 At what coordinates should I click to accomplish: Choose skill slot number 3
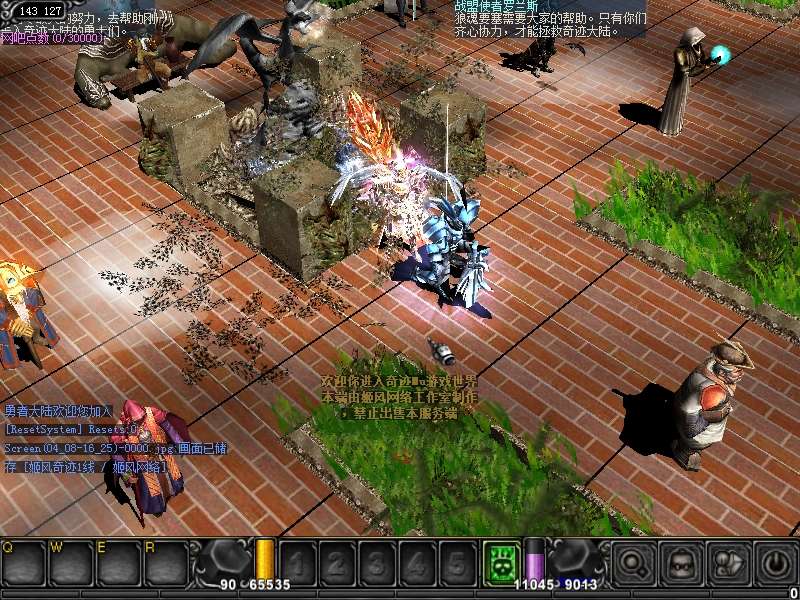[x=377, y=563]
